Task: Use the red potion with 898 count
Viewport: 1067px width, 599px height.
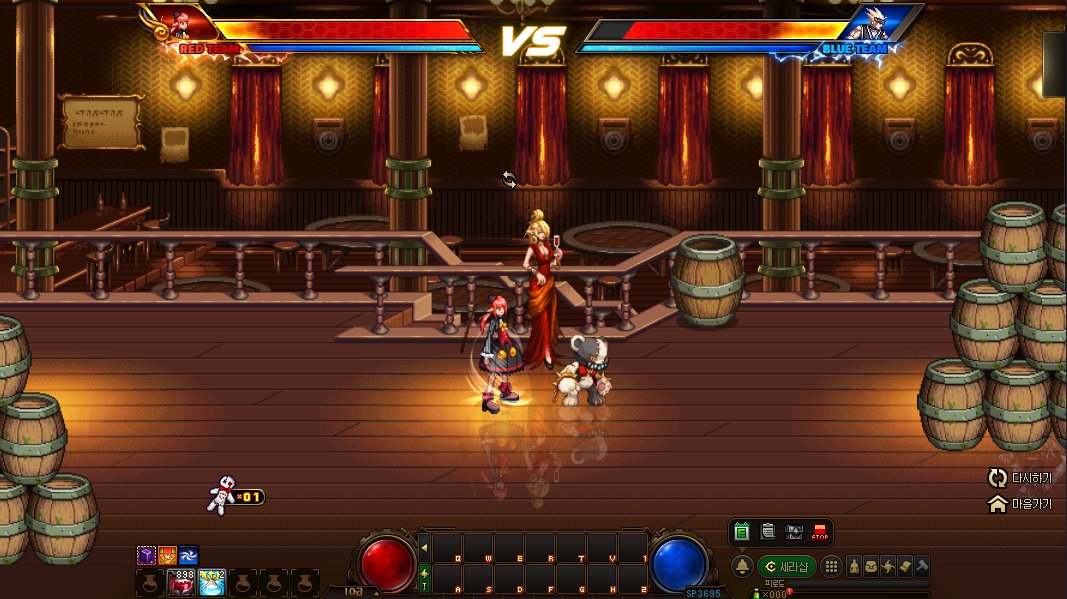Action: click(x=182, y=582)
